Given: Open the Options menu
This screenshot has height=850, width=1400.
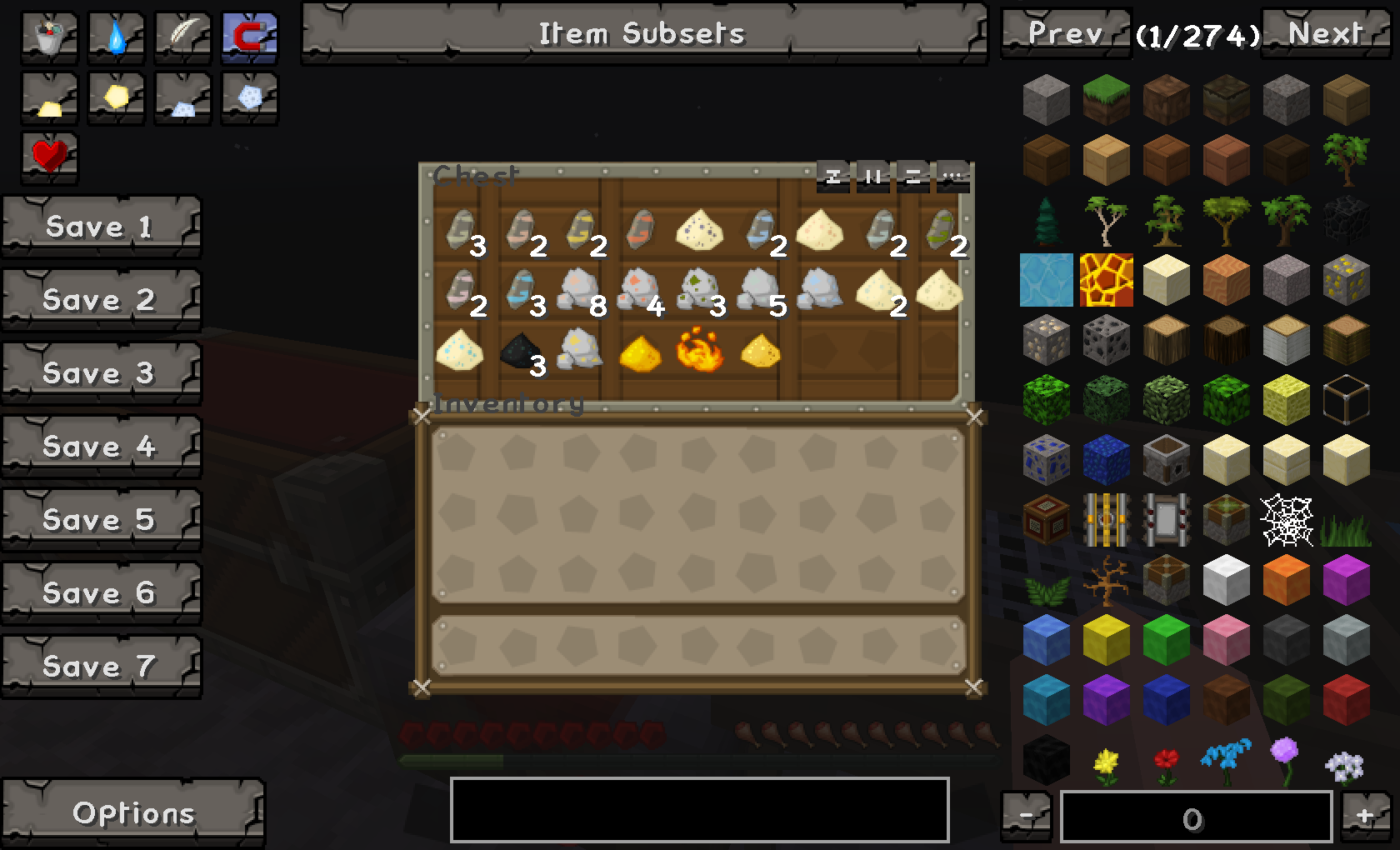Looking at the screenshot, I should tap(132, 813).
